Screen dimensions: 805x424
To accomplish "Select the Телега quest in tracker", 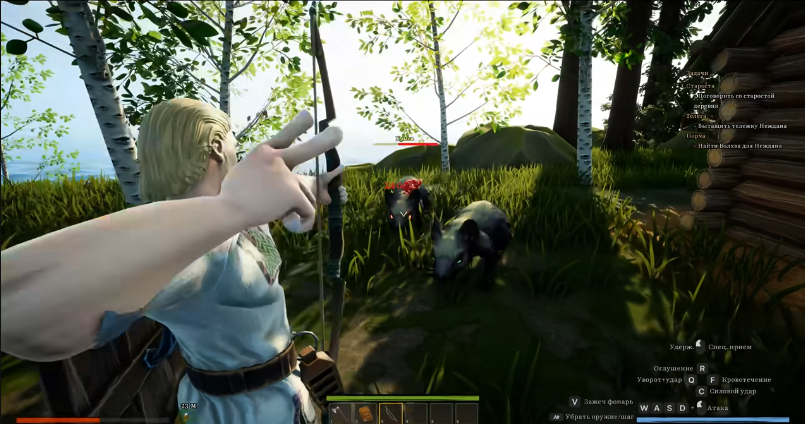I will [x=695, y=117].
